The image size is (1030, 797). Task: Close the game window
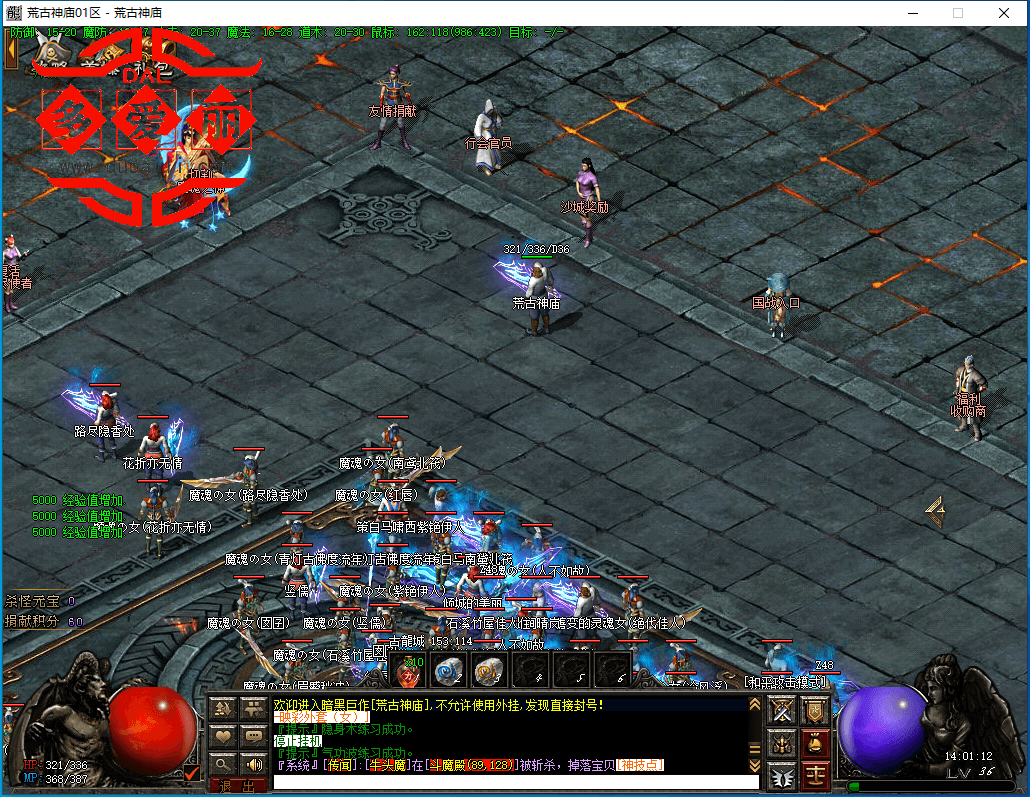point(1003,13)
